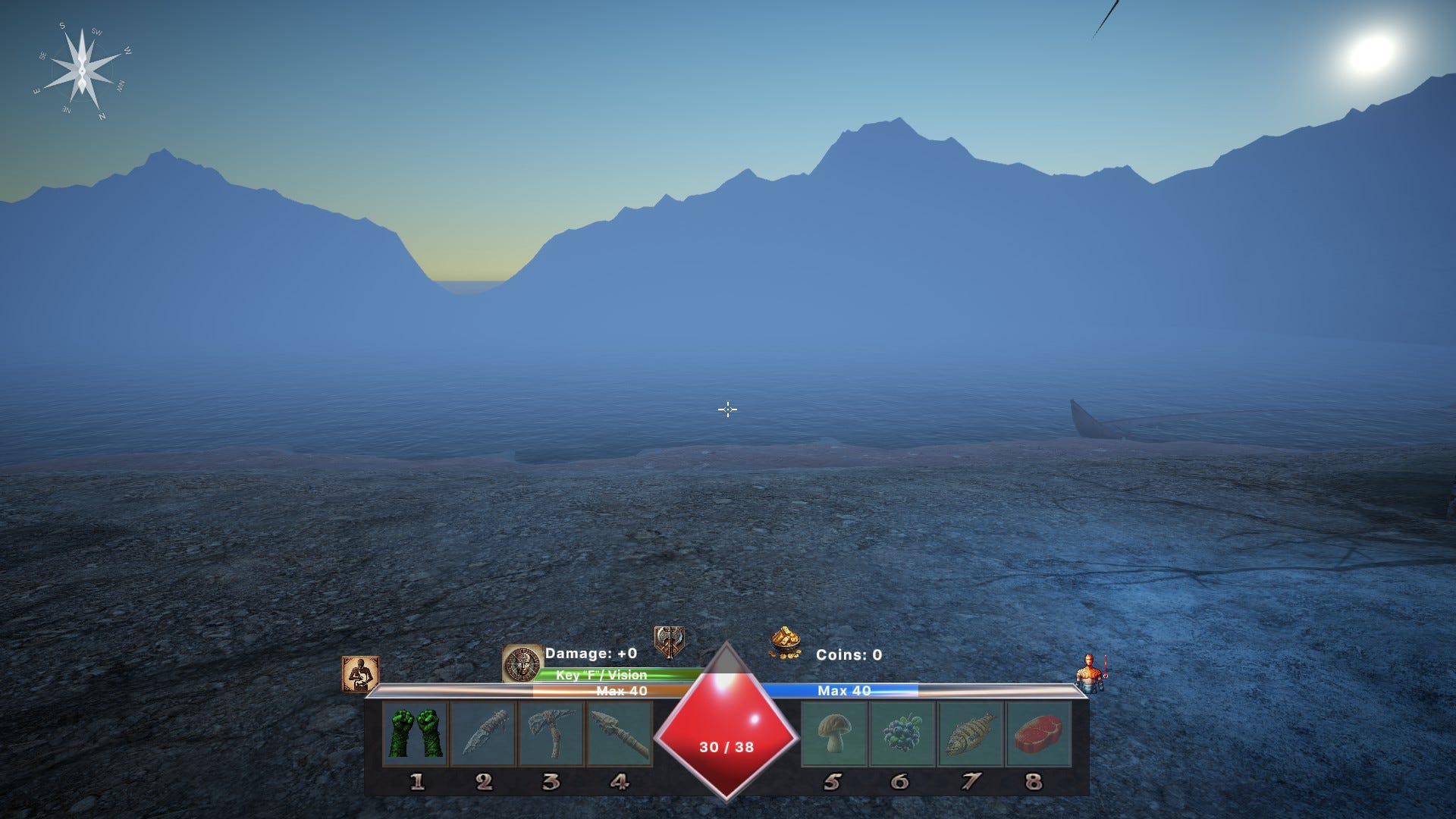Show the body temperature status icon
The width and height of the screenshot is (1456, 819).
pos(1091,673)
